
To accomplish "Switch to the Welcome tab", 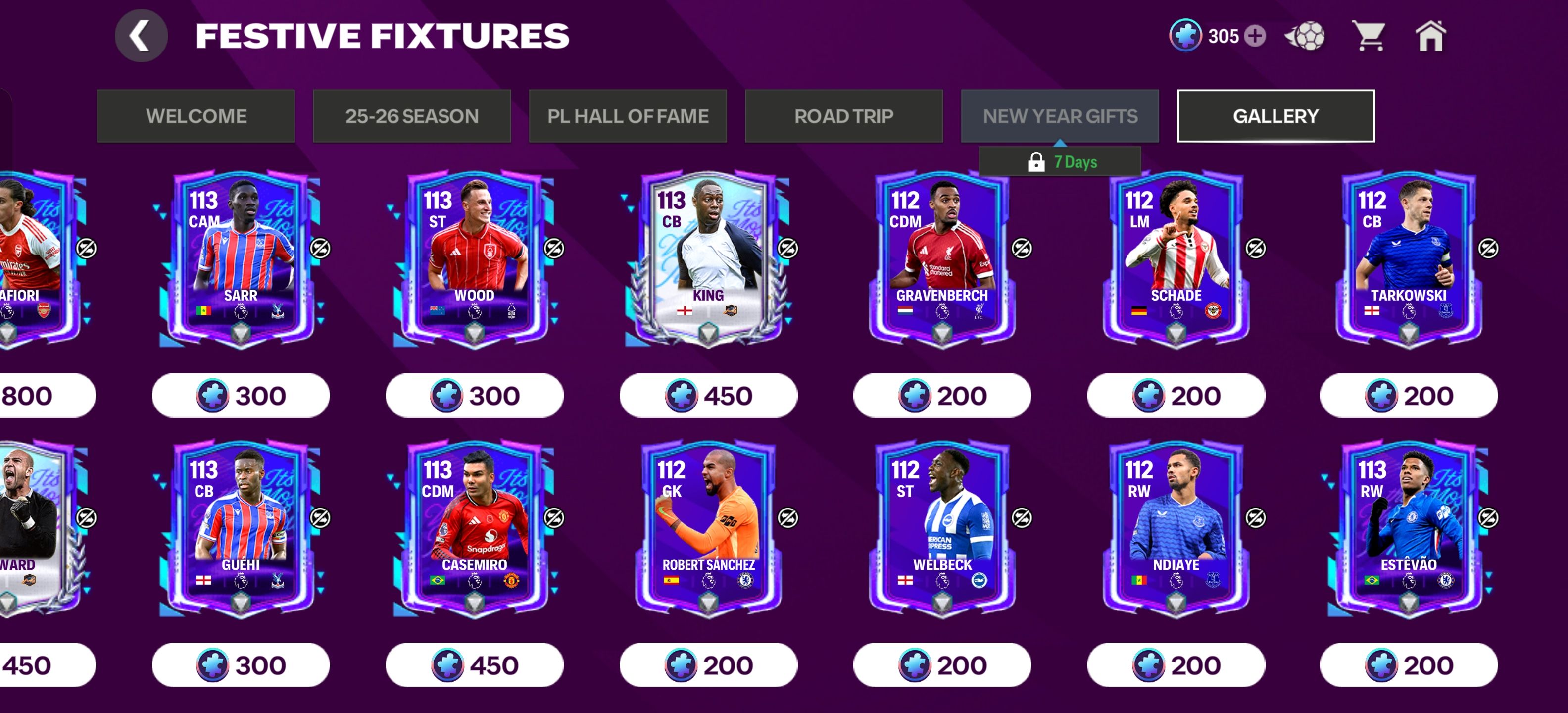I will pos(196,116).
